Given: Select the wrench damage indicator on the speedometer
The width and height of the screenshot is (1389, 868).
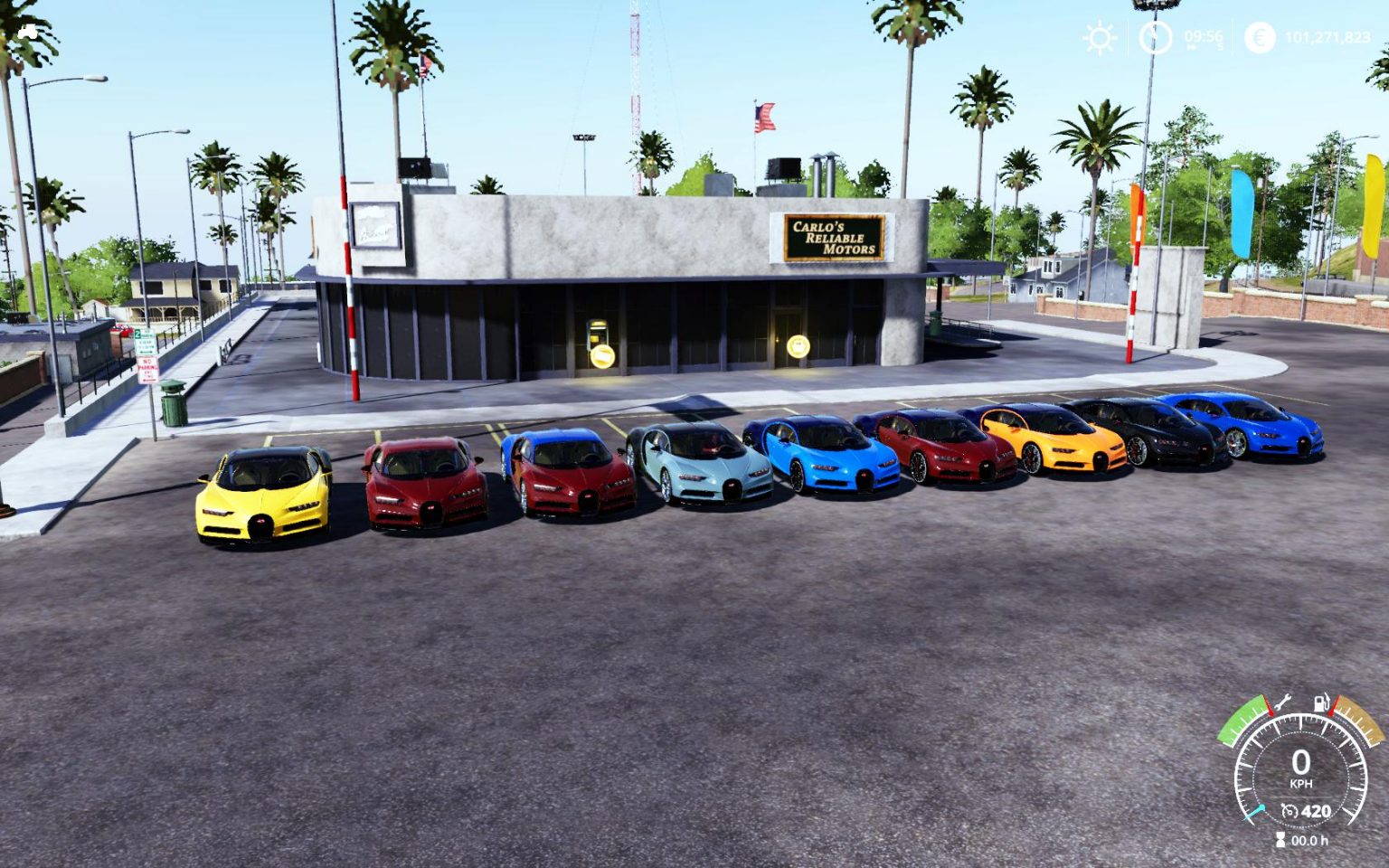Looking at the screenshot, I should pos(1285,703).
